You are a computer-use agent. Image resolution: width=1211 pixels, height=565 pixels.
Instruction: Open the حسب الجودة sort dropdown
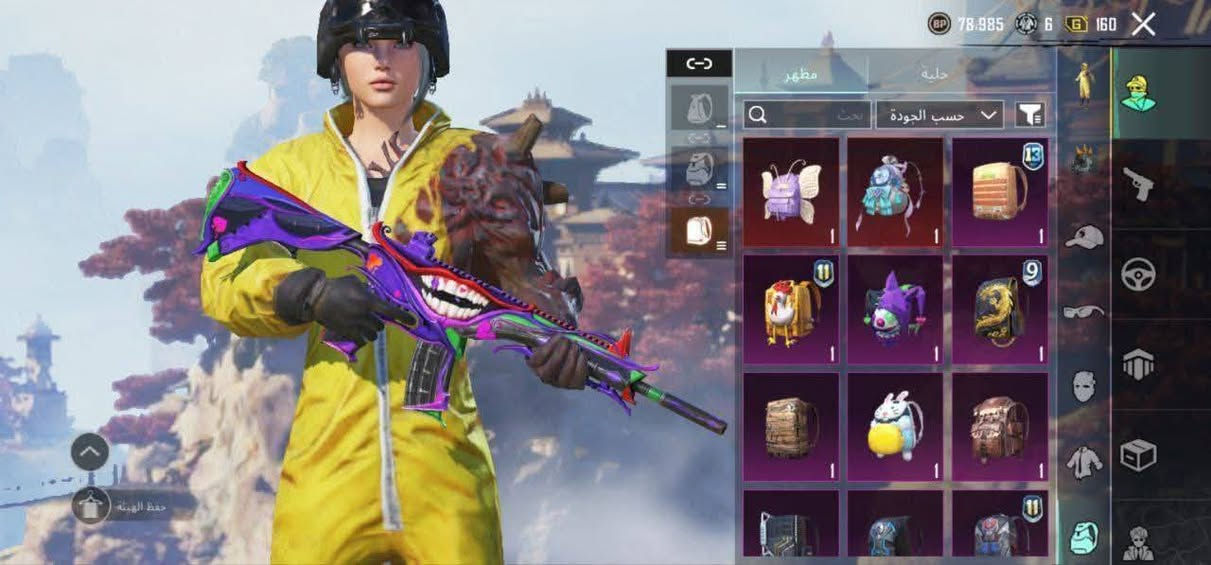[939, 115]
